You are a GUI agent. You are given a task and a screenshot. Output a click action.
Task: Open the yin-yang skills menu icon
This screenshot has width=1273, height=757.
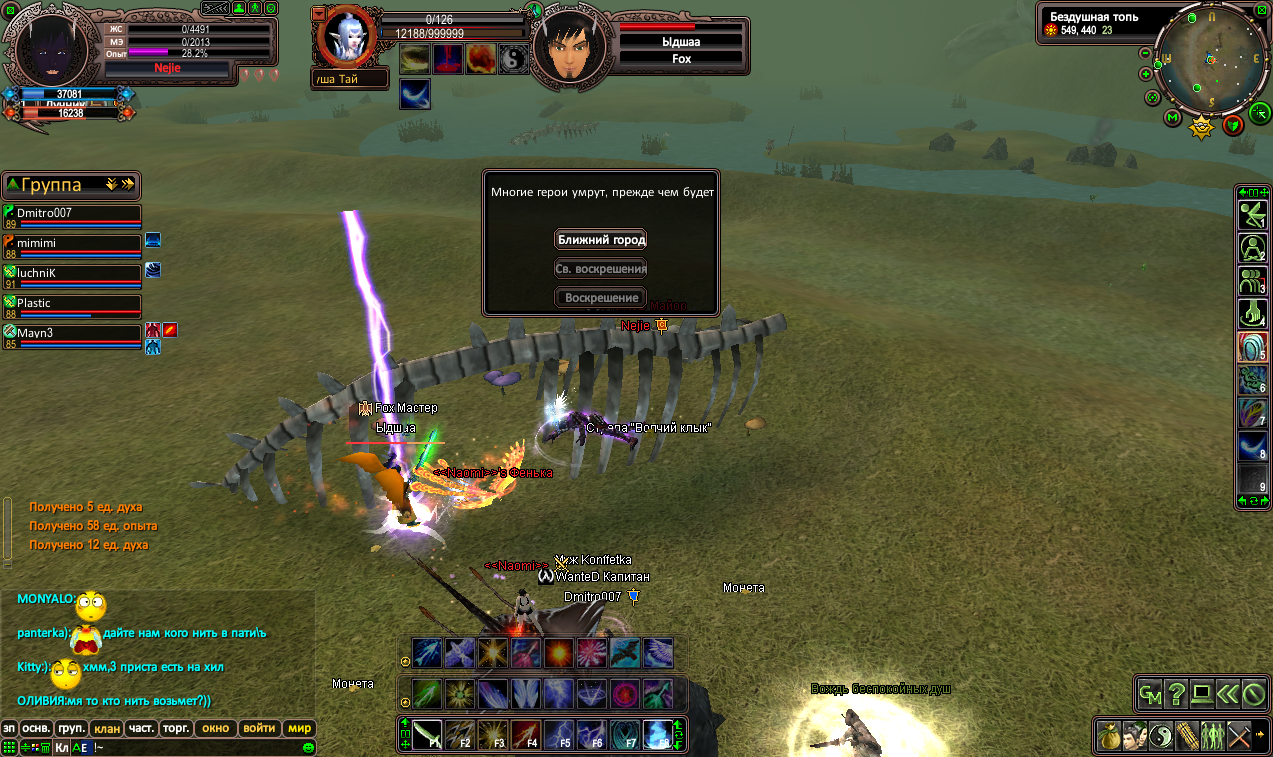pyautogui.click(x=1161, y=735)
